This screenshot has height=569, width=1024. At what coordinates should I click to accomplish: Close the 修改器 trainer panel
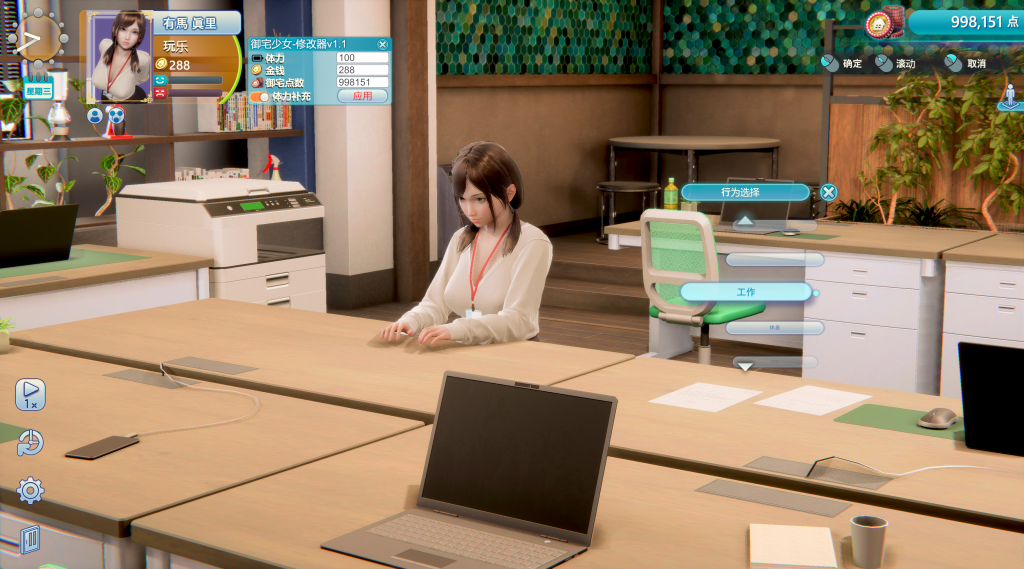382,45
